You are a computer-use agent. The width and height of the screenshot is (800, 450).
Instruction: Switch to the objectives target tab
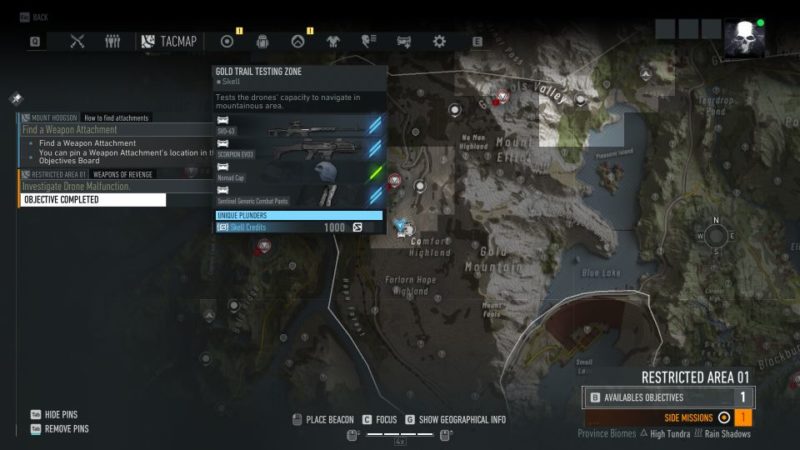click(x=227, y=41)
